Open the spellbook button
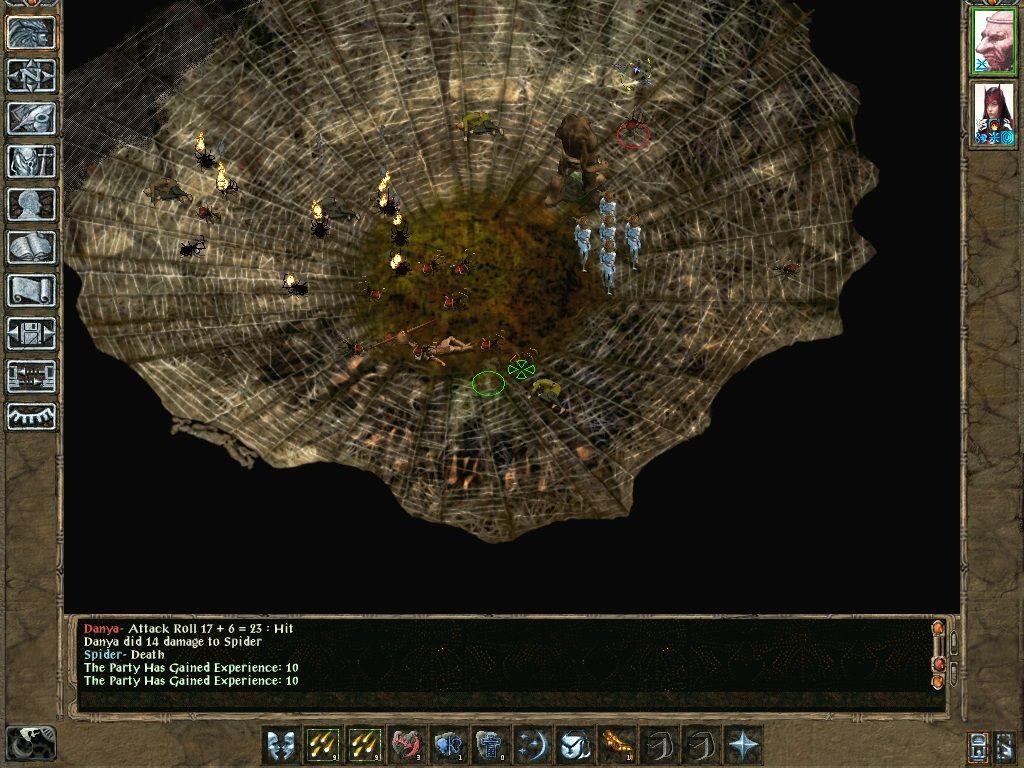Screen dimensions: 1024x768 tap(31, 247)
